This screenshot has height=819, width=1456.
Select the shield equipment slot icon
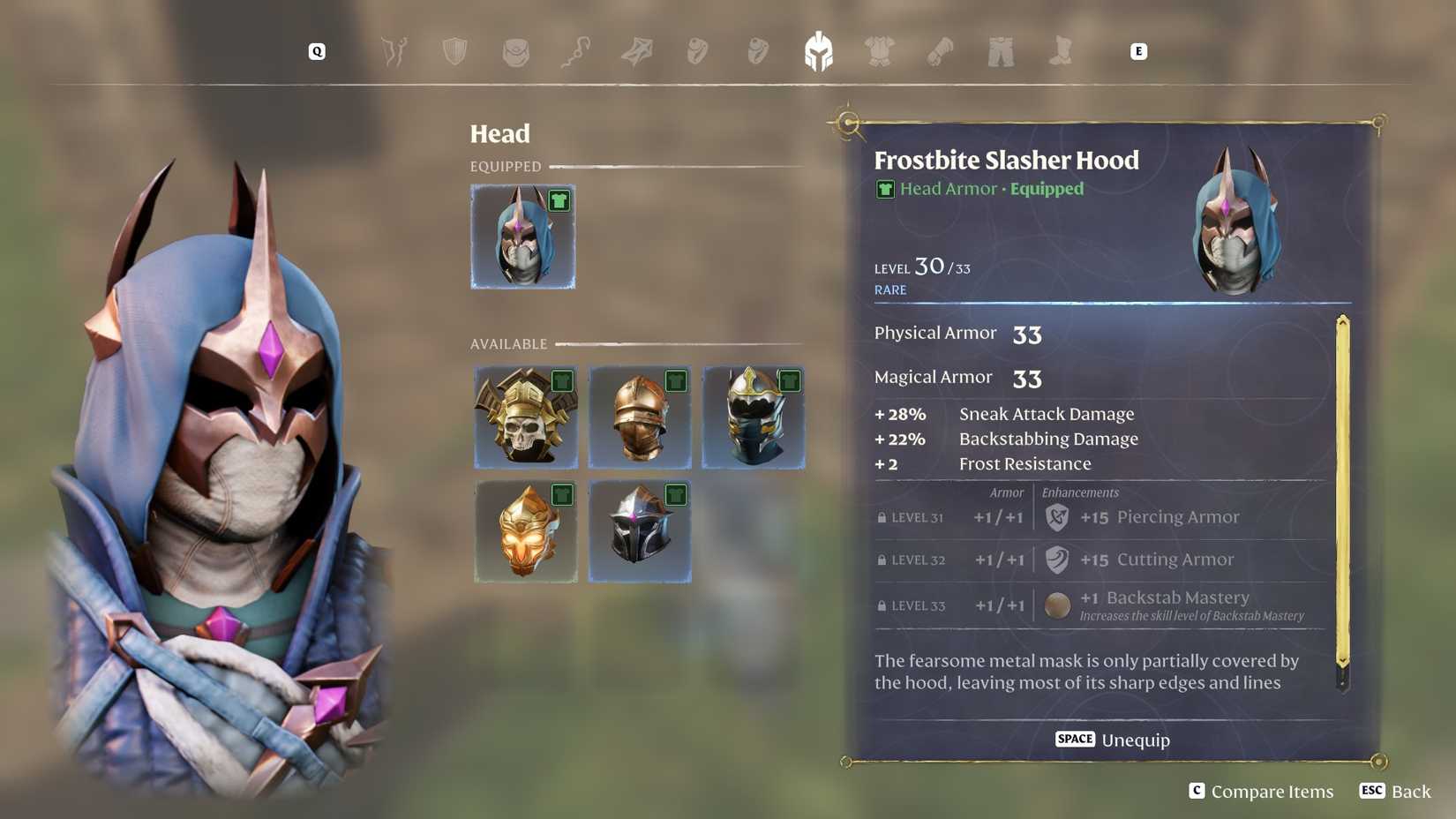click(x=454, y=51)
